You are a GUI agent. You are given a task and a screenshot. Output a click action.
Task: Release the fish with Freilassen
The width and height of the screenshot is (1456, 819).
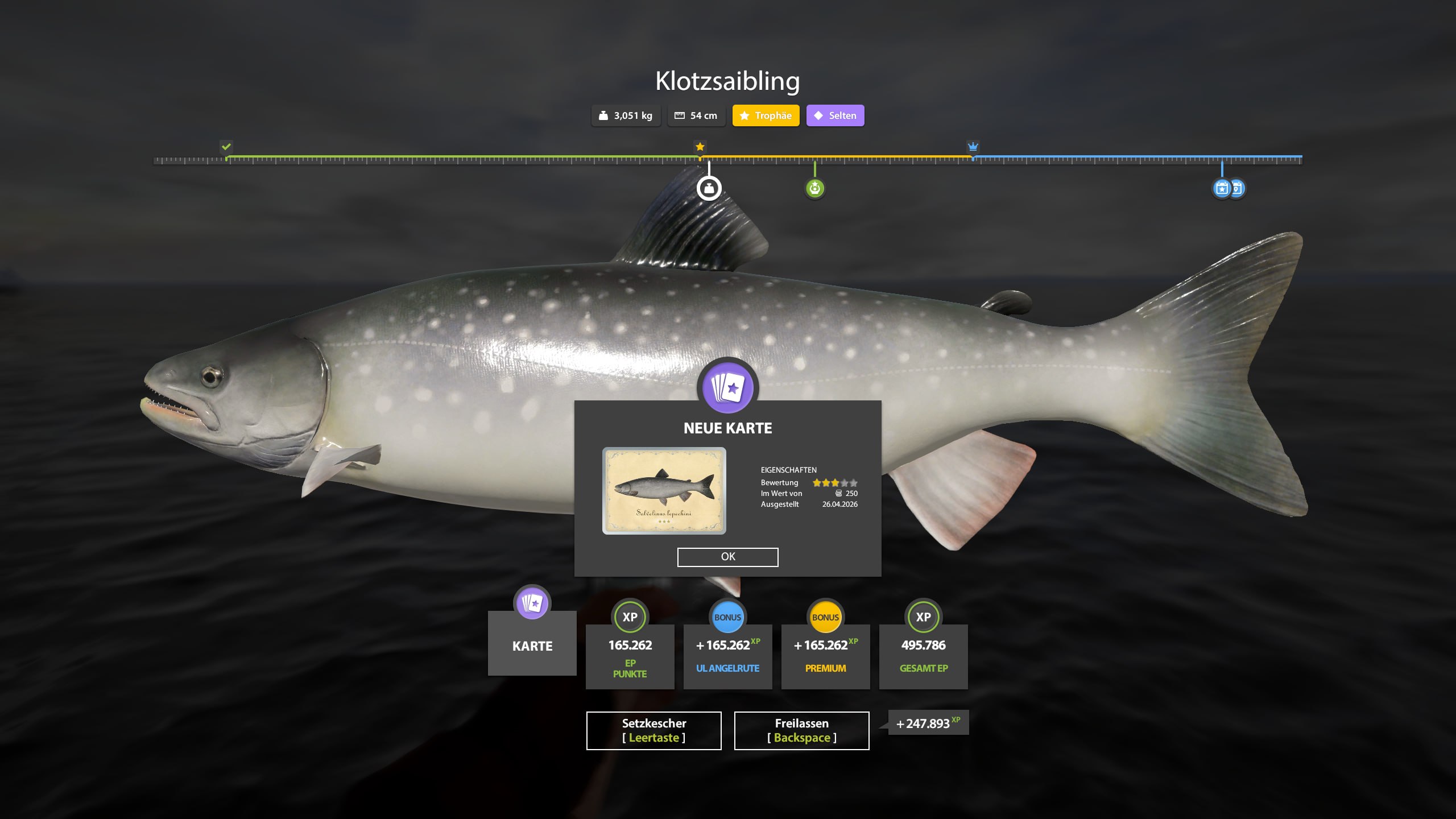click(801, 730)
